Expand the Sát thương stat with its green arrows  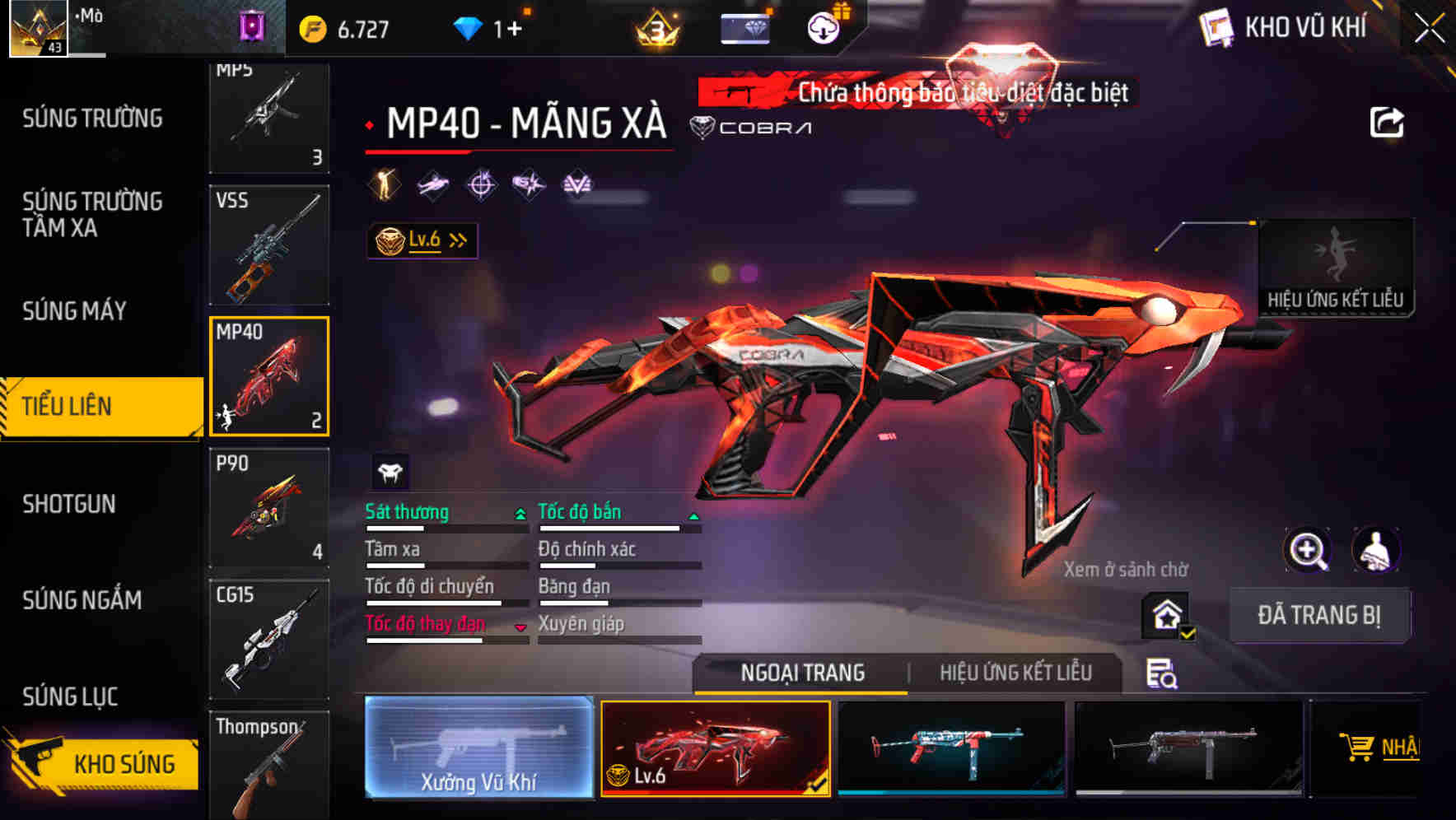point(519,512)
